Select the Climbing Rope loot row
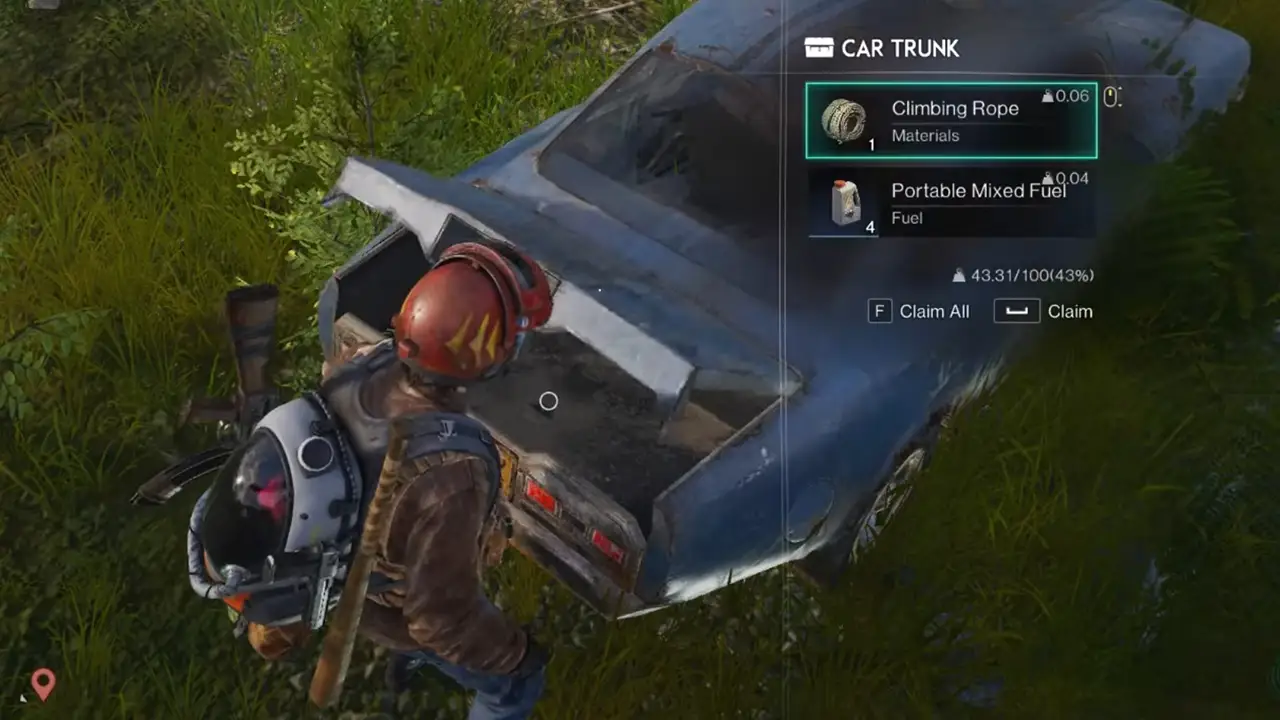Viewport: 1280px width, 720px height. point(951,121)
